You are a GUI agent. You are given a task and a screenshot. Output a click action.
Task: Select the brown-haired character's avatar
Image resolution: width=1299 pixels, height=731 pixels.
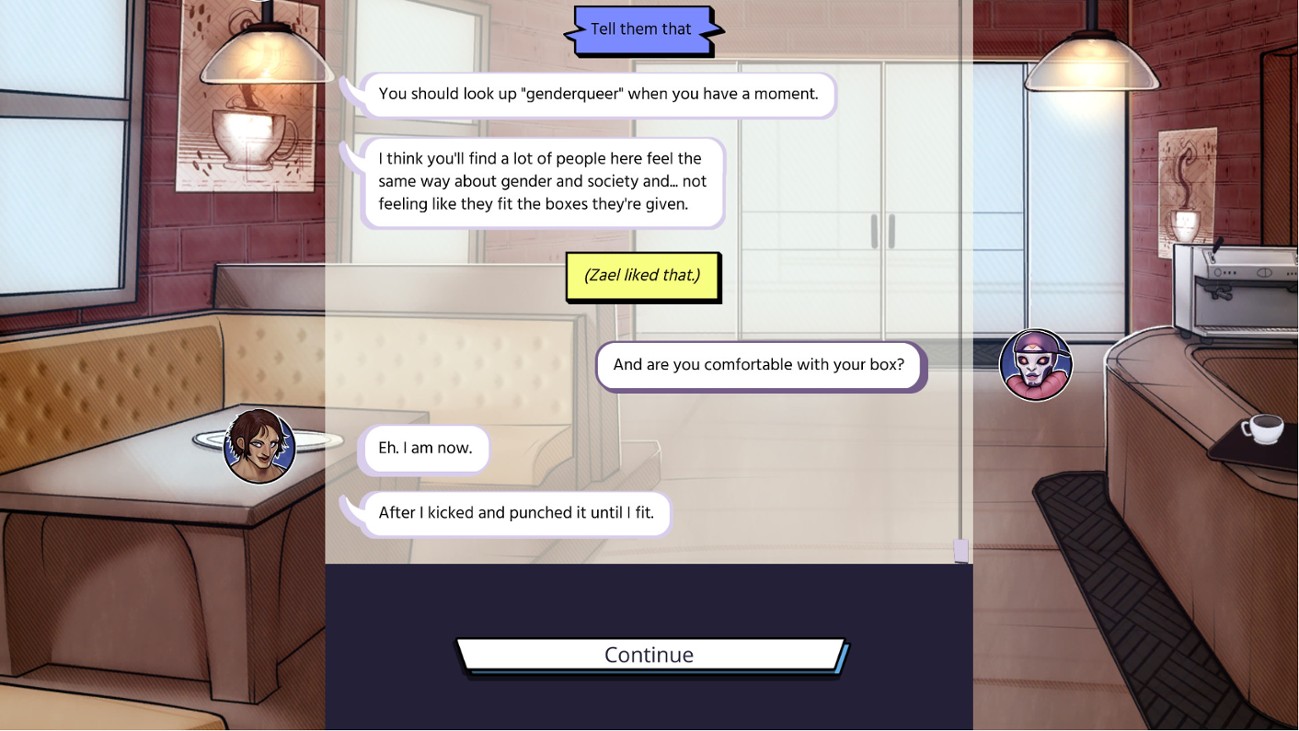pos(260,447)
